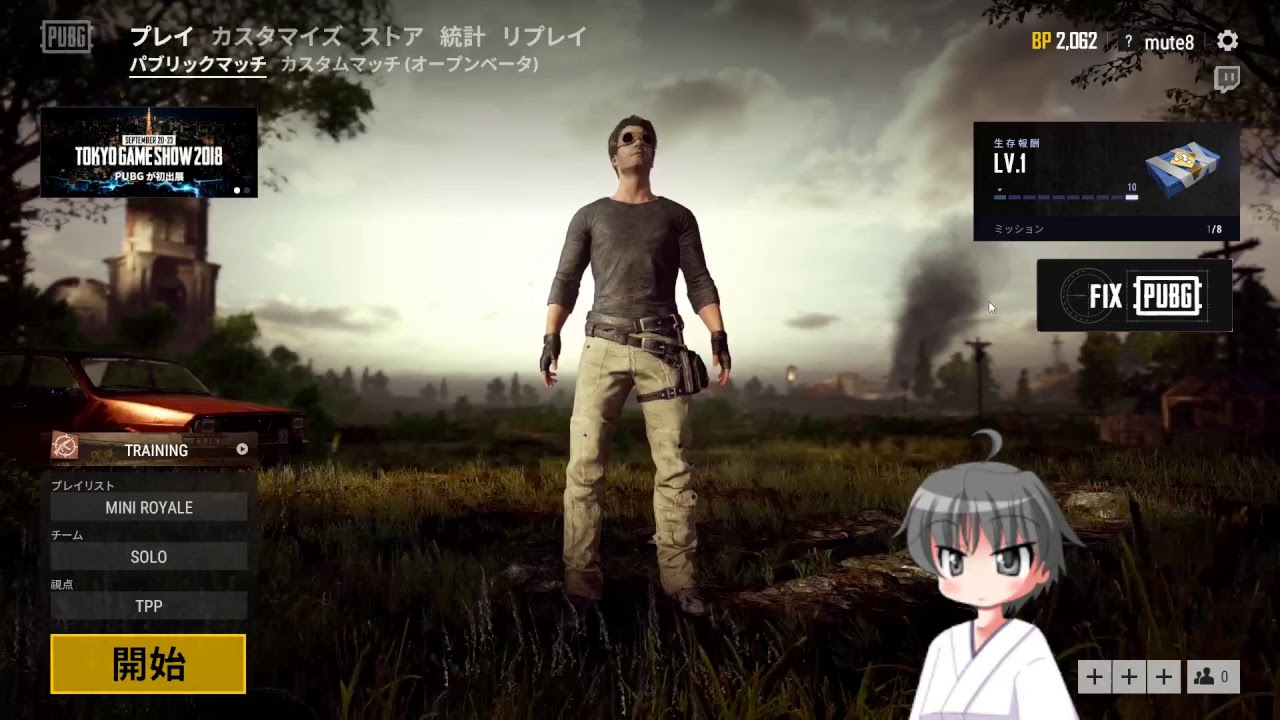
Task: Open the settings gear icon
Action: tap(1229, 39)
